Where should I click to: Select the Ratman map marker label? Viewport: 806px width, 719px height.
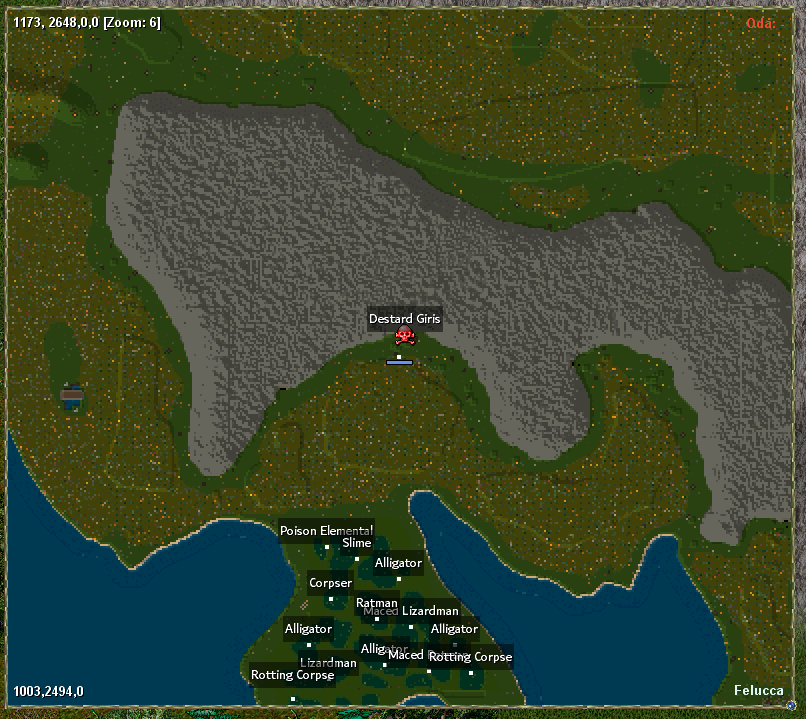[x=376, y=603]
